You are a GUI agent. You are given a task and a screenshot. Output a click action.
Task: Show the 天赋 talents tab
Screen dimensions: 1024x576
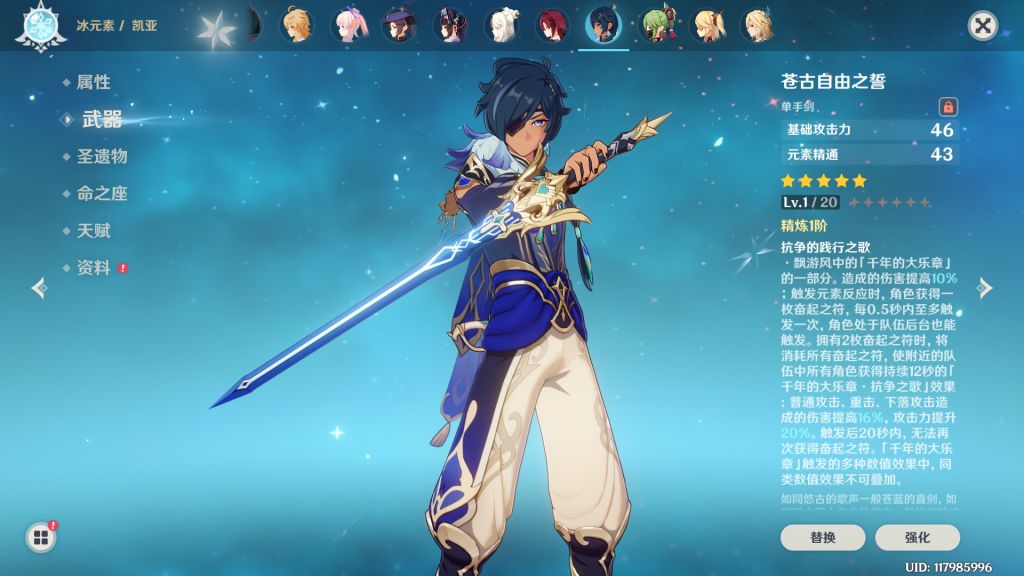[x=93, y=231]
